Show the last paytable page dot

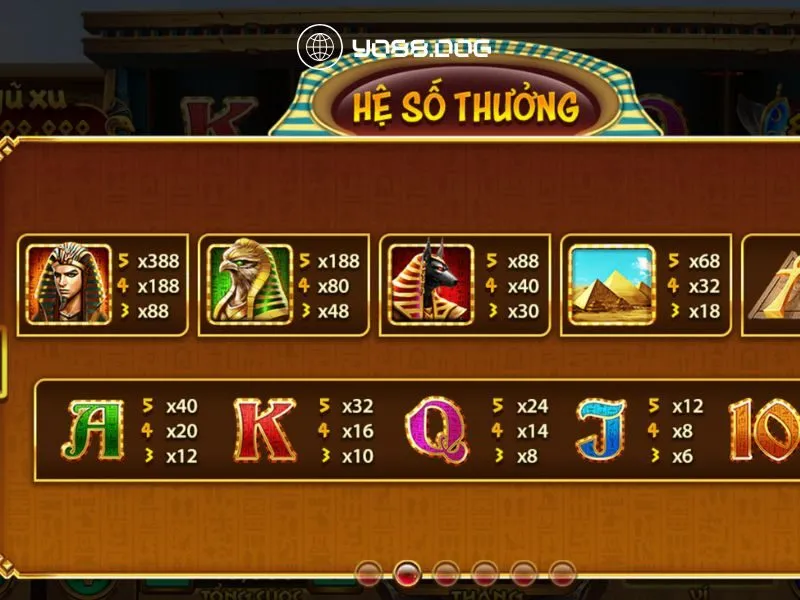tap(563, 573)
